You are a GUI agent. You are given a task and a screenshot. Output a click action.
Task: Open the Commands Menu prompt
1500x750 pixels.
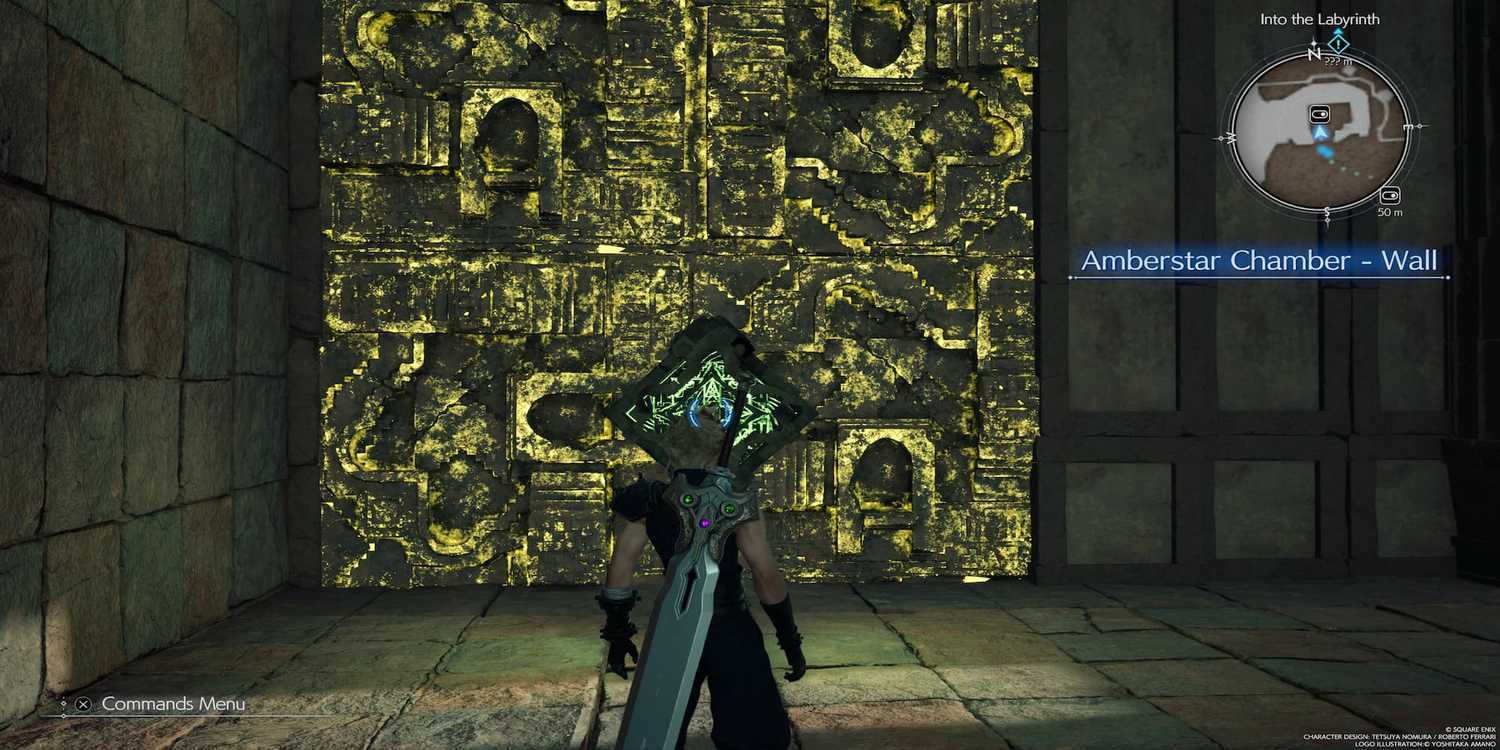[x=175, y=703]
